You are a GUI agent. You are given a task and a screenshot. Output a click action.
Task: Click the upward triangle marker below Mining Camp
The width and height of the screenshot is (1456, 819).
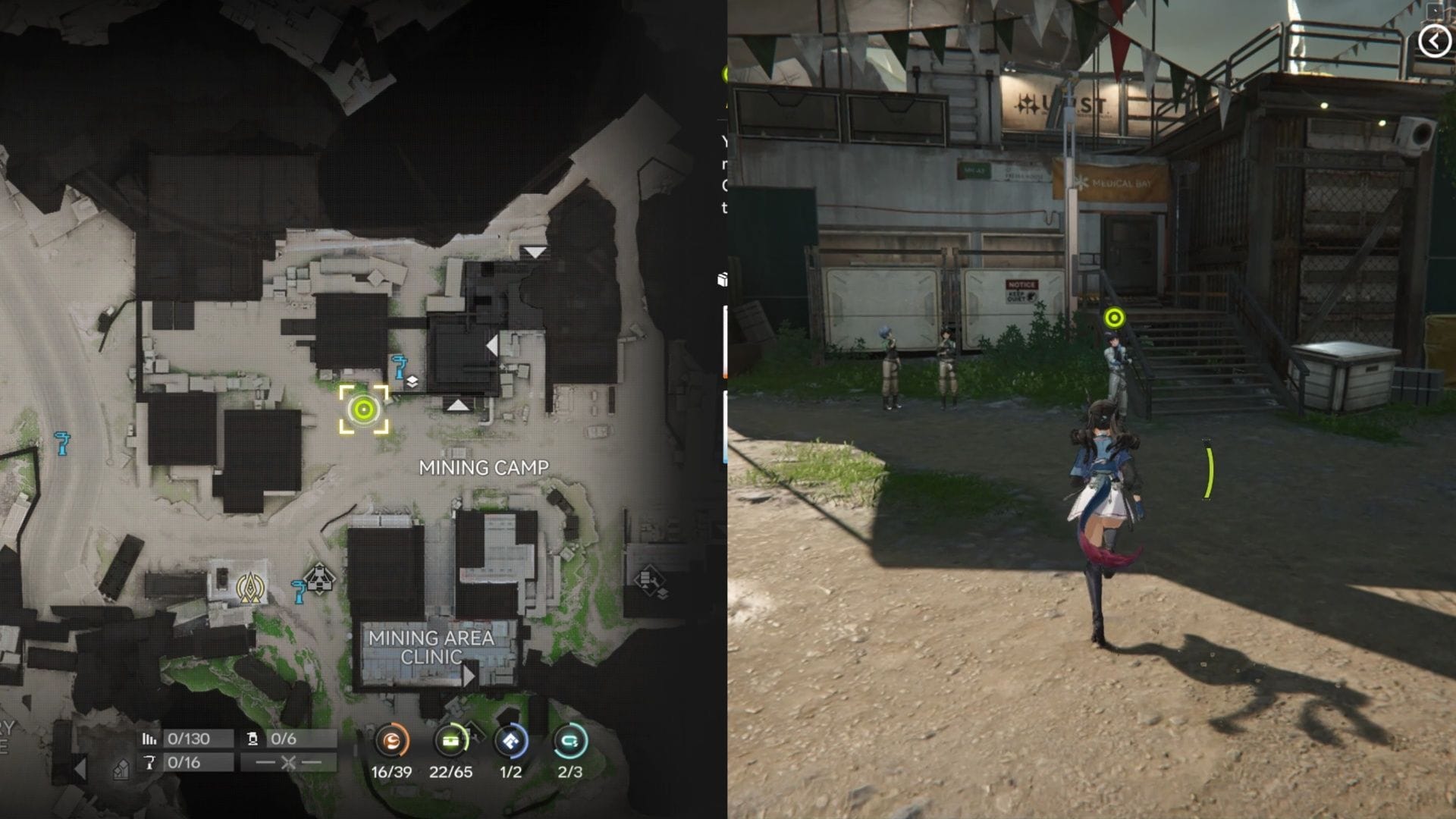[x=458, y=406]
